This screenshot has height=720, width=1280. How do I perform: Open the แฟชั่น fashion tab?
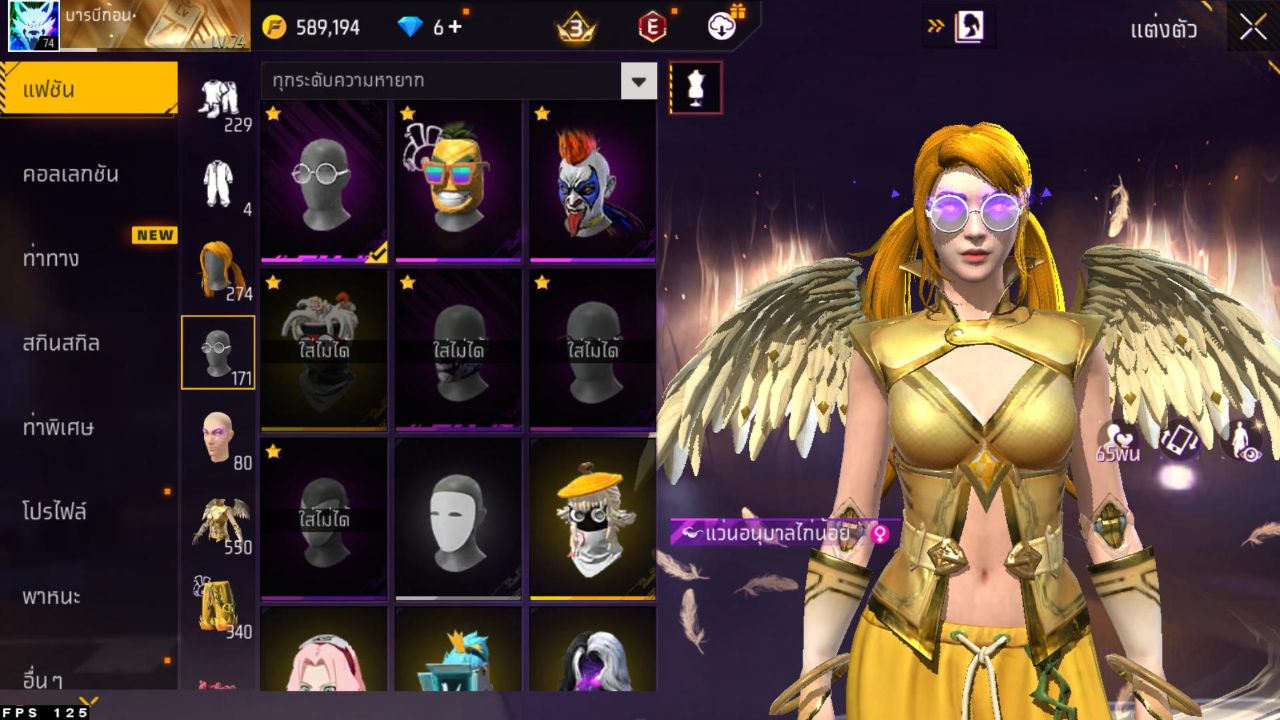[x=88, y=90]
